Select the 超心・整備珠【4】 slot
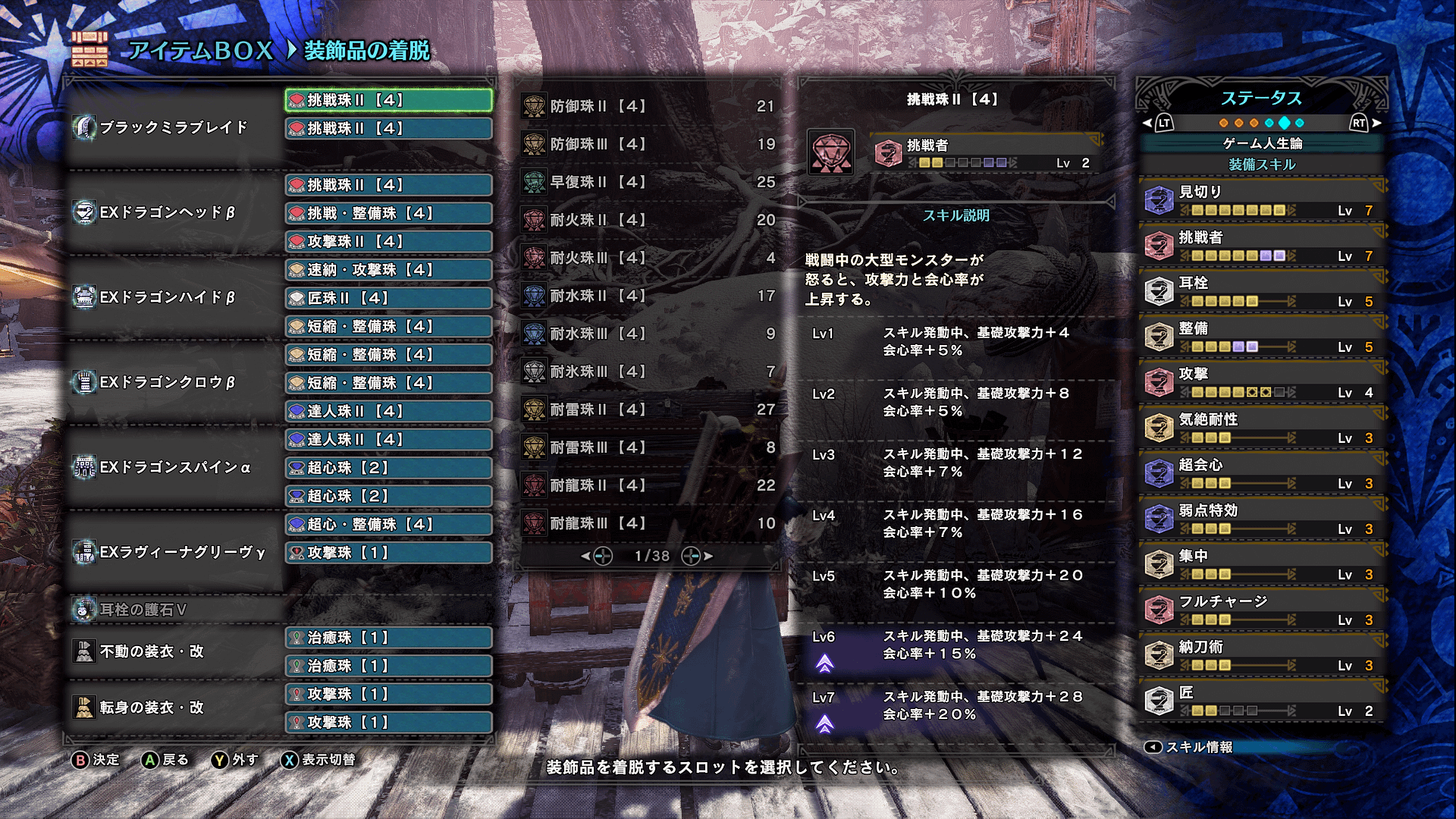Image resolution: width=1456 pixels, height=819 pixels. 388,524
